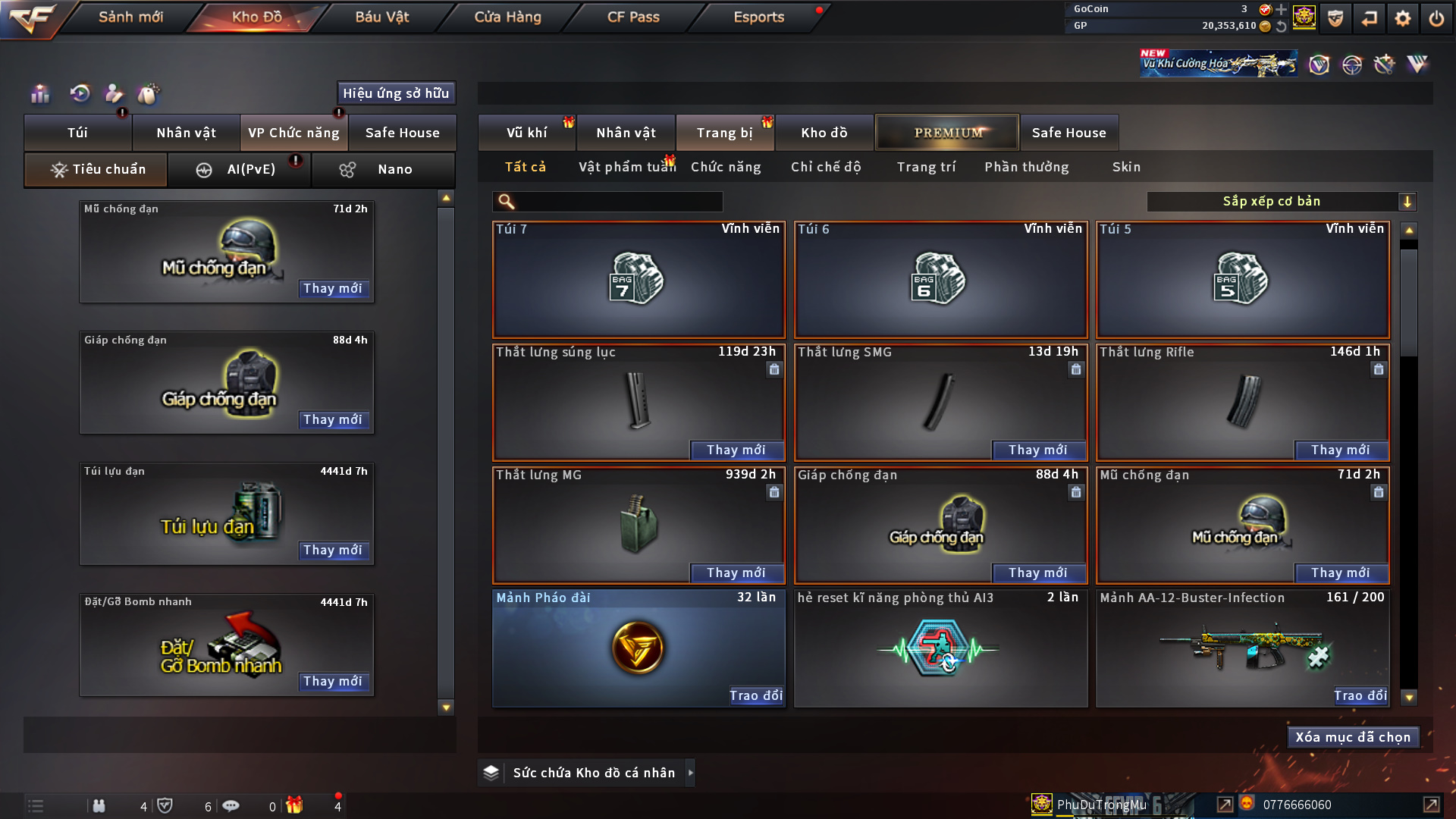Select the PREMIUM tab
Image resolution: width=1456 pixels, height=819 pixels.
coord(948,133)
